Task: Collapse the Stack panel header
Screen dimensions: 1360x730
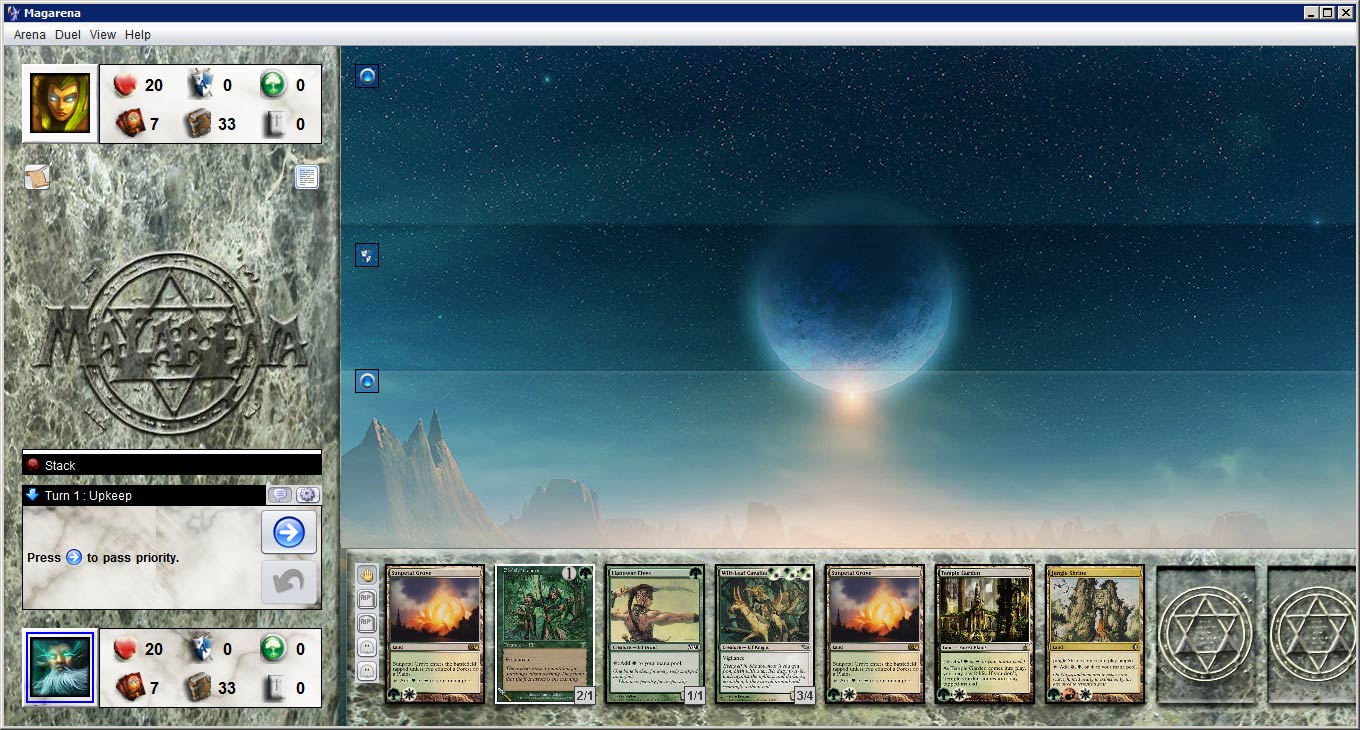Action: click(x=170, y=464)
